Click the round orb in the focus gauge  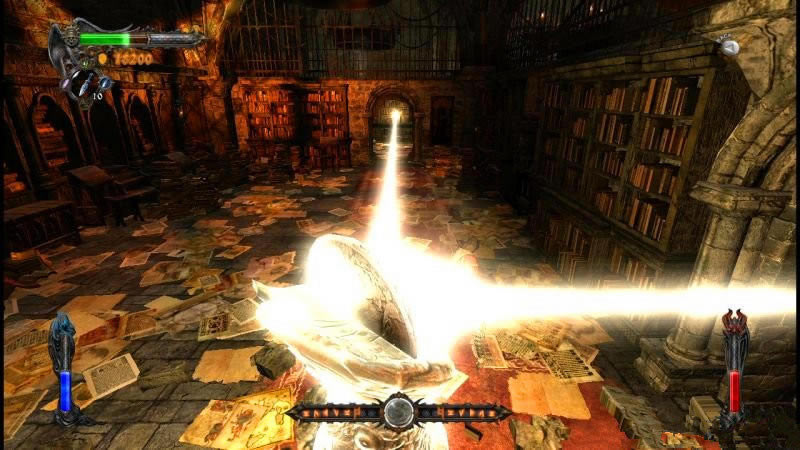click(398, 411)
